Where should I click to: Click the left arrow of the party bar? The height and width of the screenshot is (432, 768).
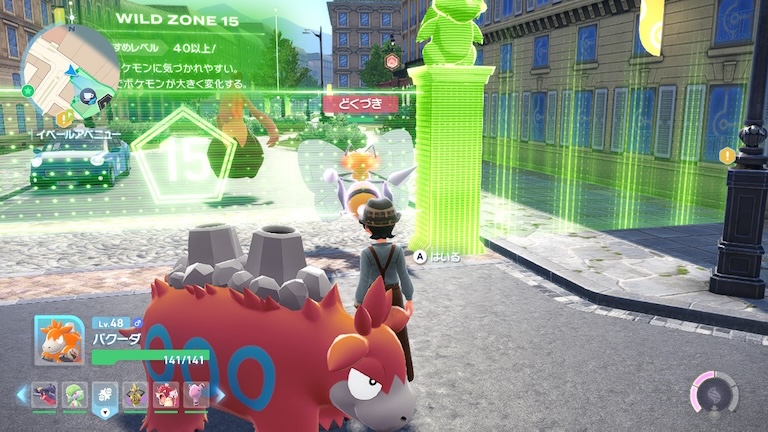pyautogui.click(x=21, y=395)
